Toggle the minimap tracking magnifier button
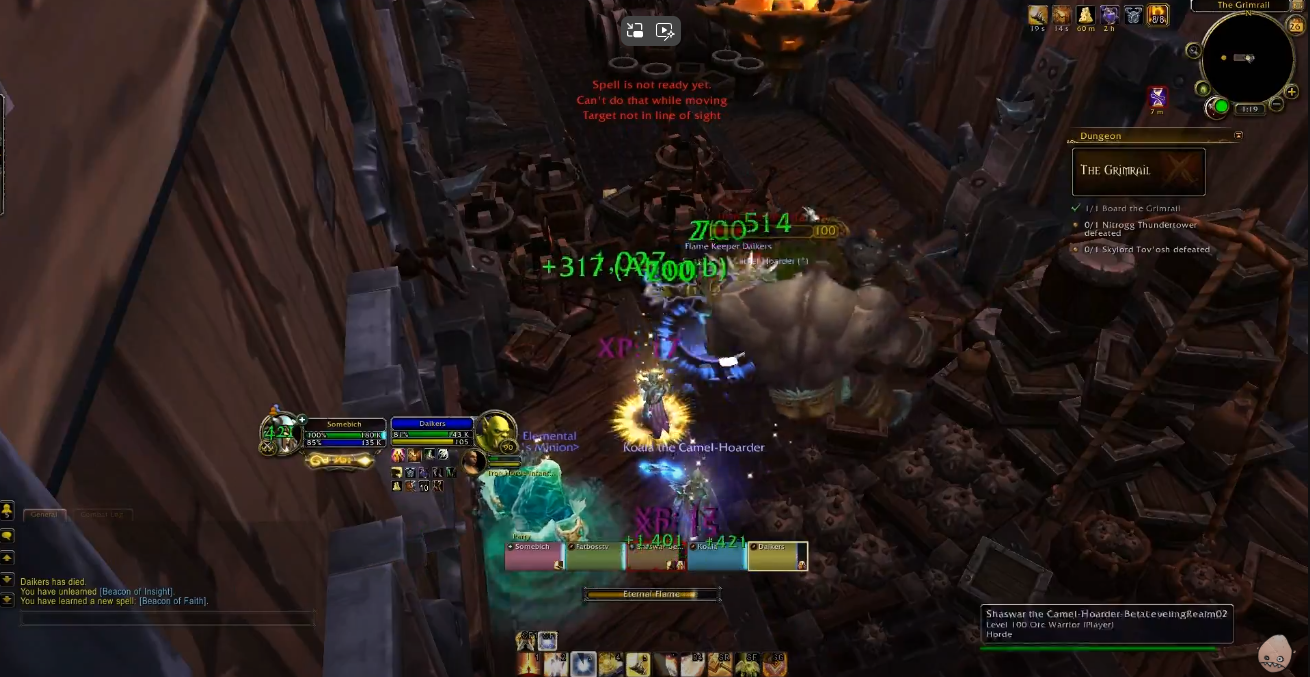The height and width of the screenshot is (677, 1310). point(1193,50)
